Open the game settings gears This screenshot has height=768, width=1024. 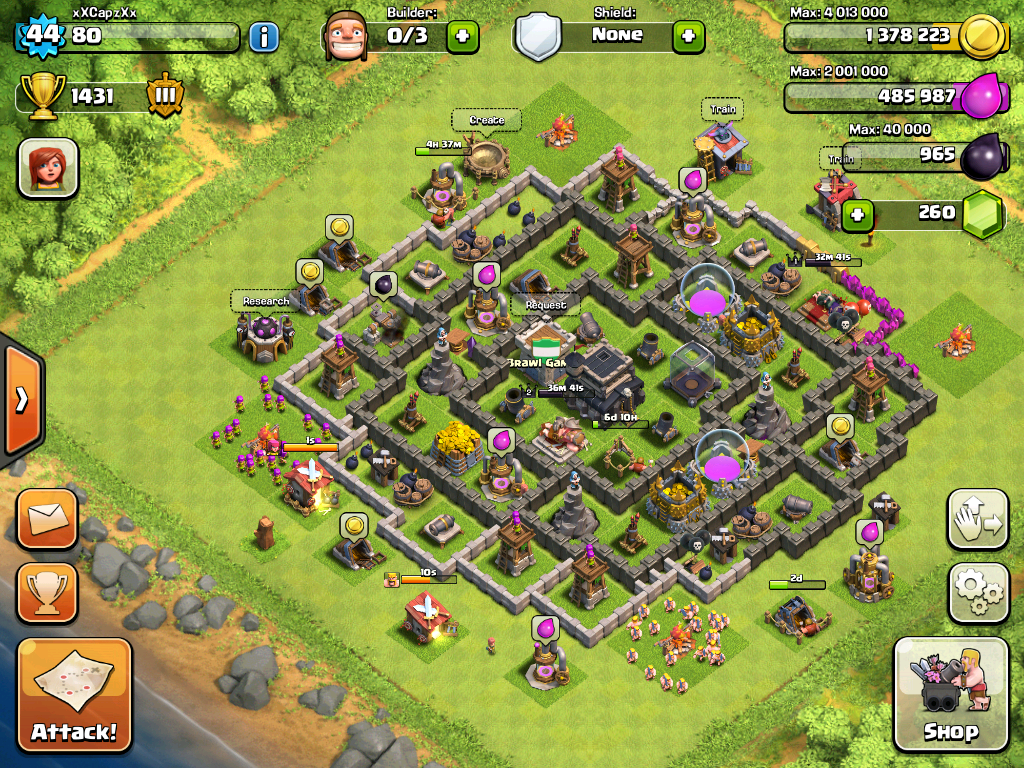tap(978, 593)
